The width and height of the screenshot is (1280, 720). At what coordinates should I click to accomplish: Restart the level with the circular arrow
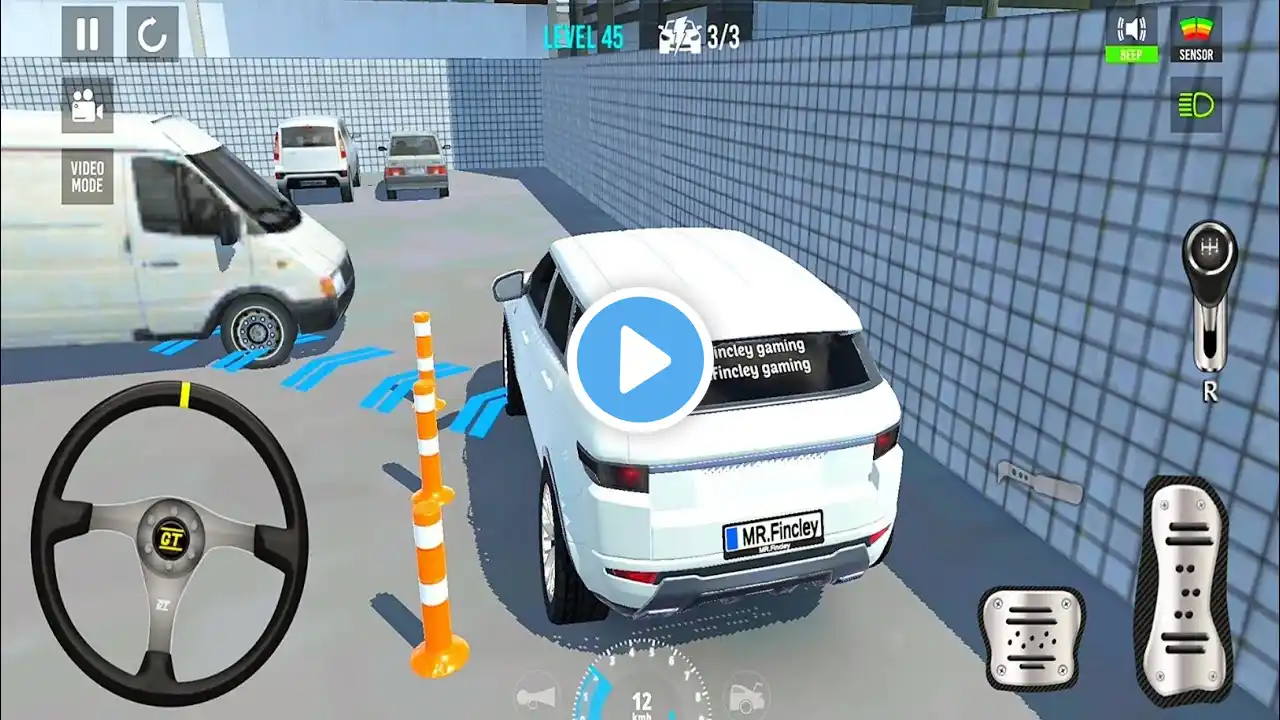pyautogui.click(x=152, y=34)
